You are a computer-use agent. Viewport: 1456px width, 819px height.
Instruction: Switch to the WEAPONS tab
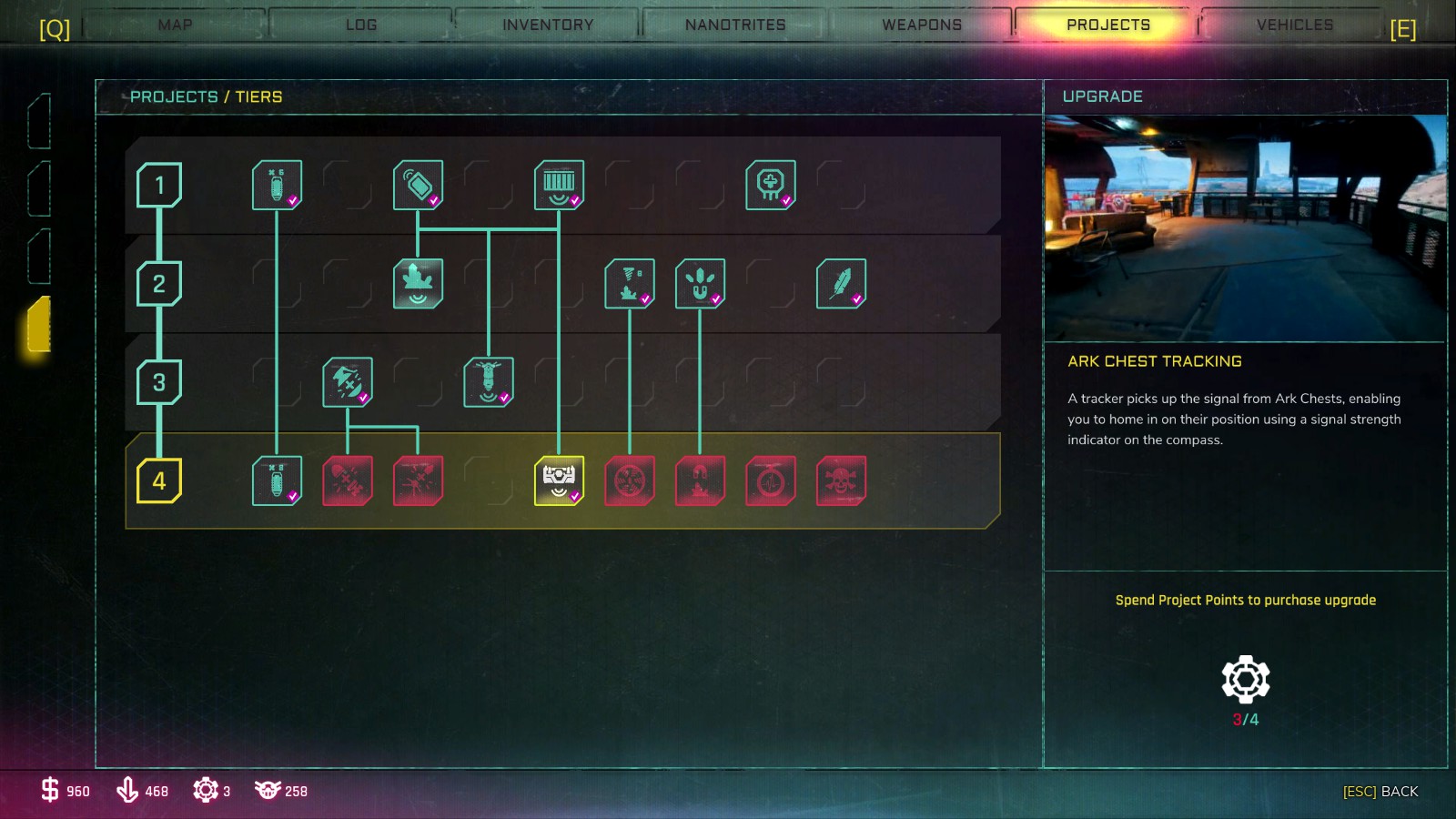(921, 25)
